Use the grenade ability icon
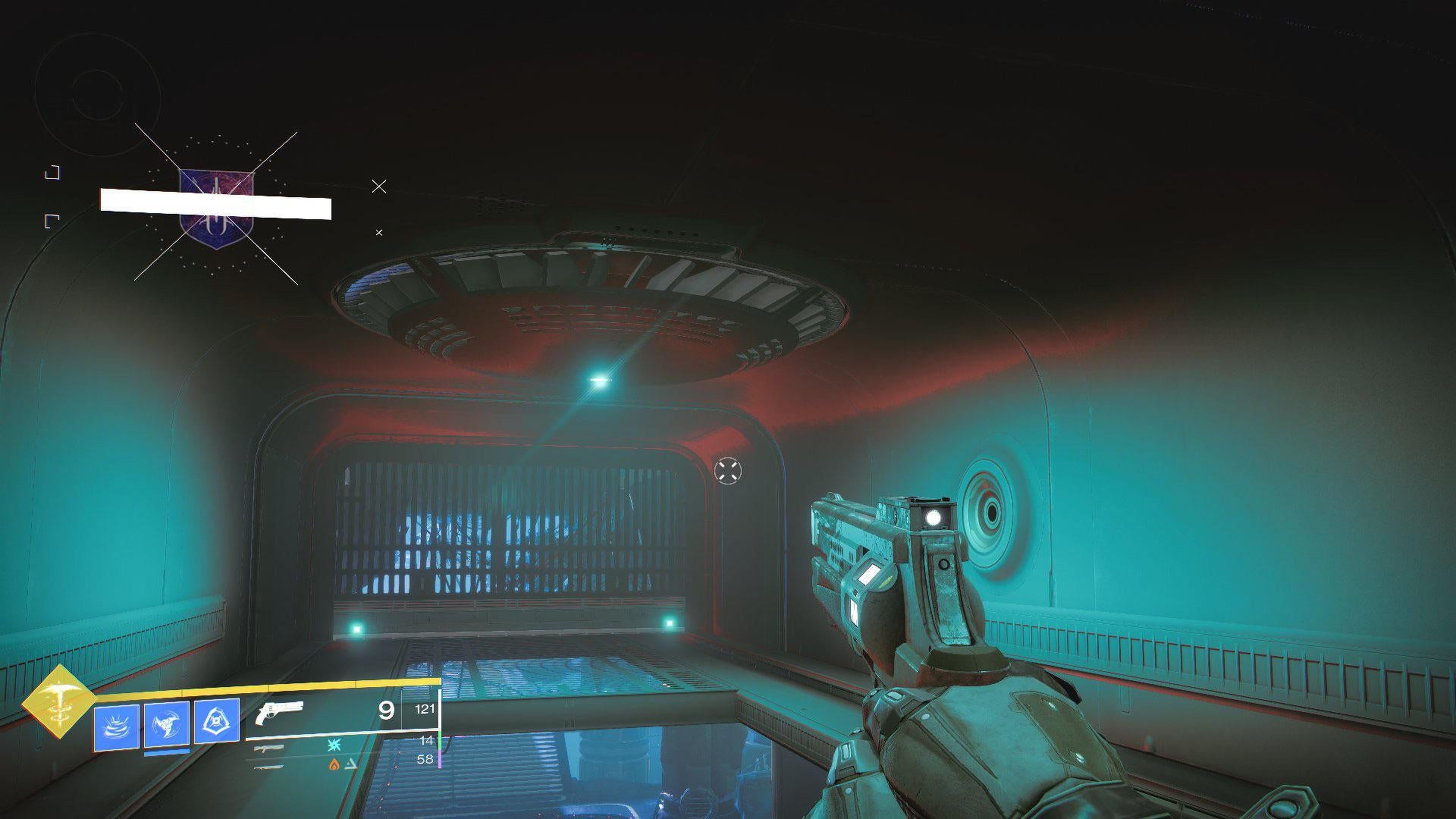The height and width of the screenshot is (819, 1456). pyautogui.click(x=116, y=728)
